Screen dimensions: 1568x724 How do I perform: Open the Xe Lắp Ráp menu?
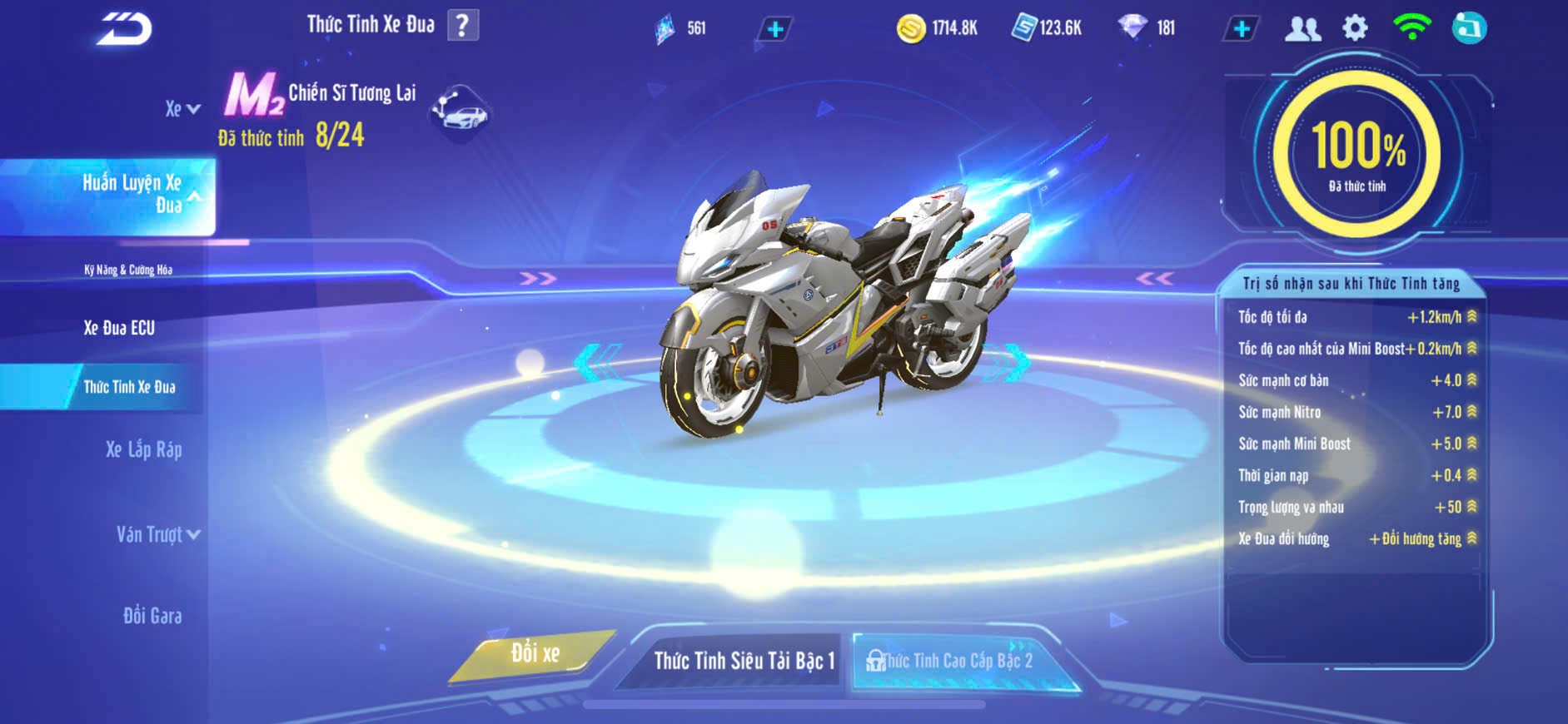tap(143, 450)
